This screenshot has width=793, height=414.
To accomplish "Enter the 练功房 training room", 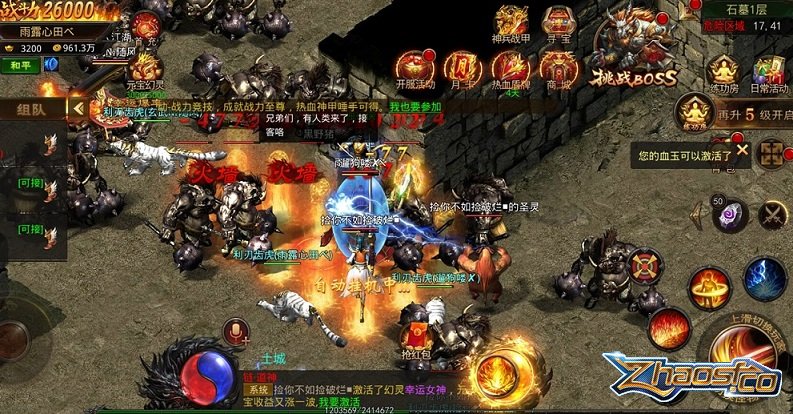I will click(721, 73).
